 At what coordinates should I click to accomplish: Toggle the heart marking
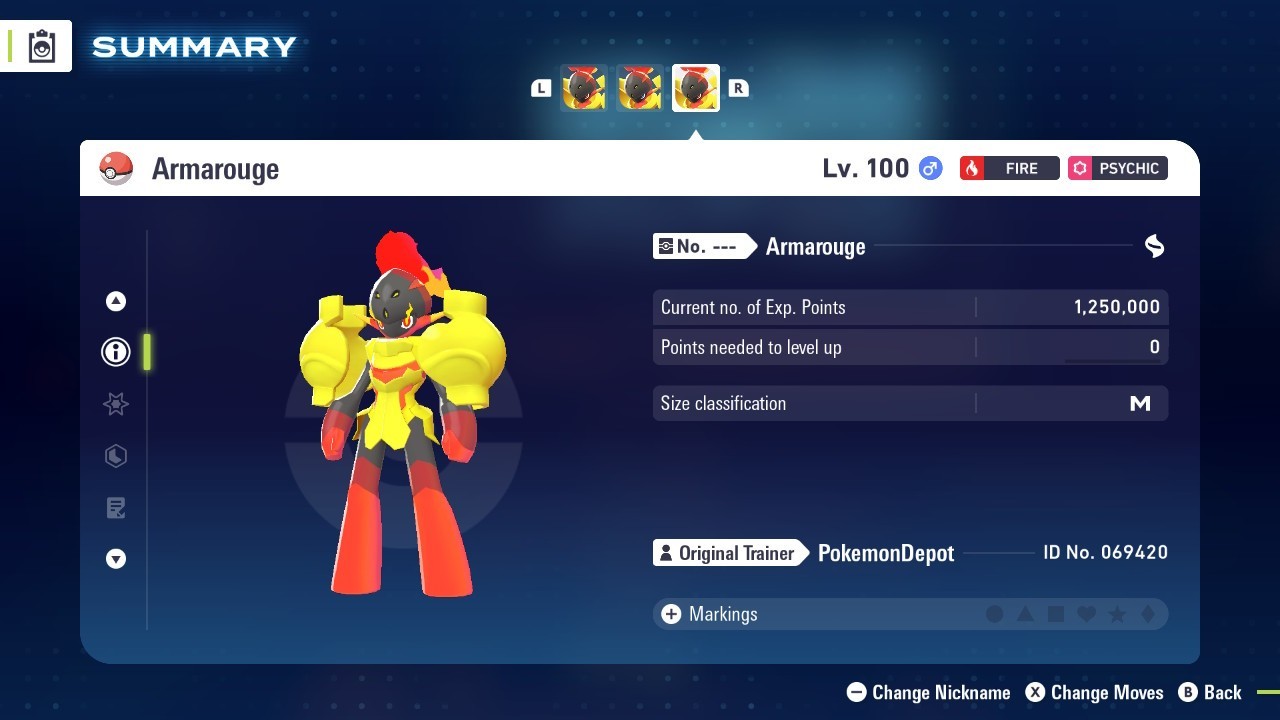(1087, 614)
